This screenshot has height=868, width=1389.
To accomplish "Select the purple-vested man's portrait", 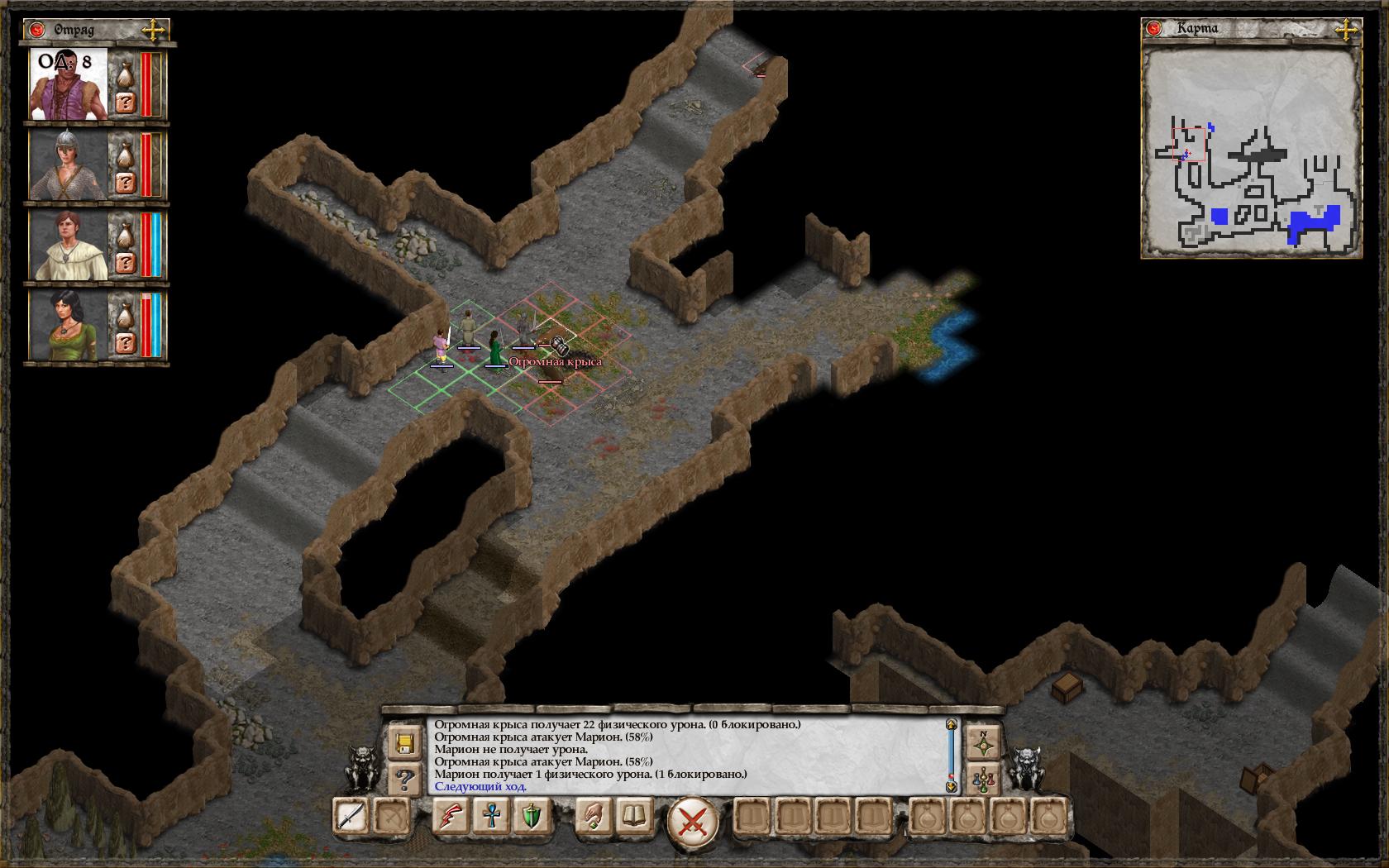I will [68, 84].
